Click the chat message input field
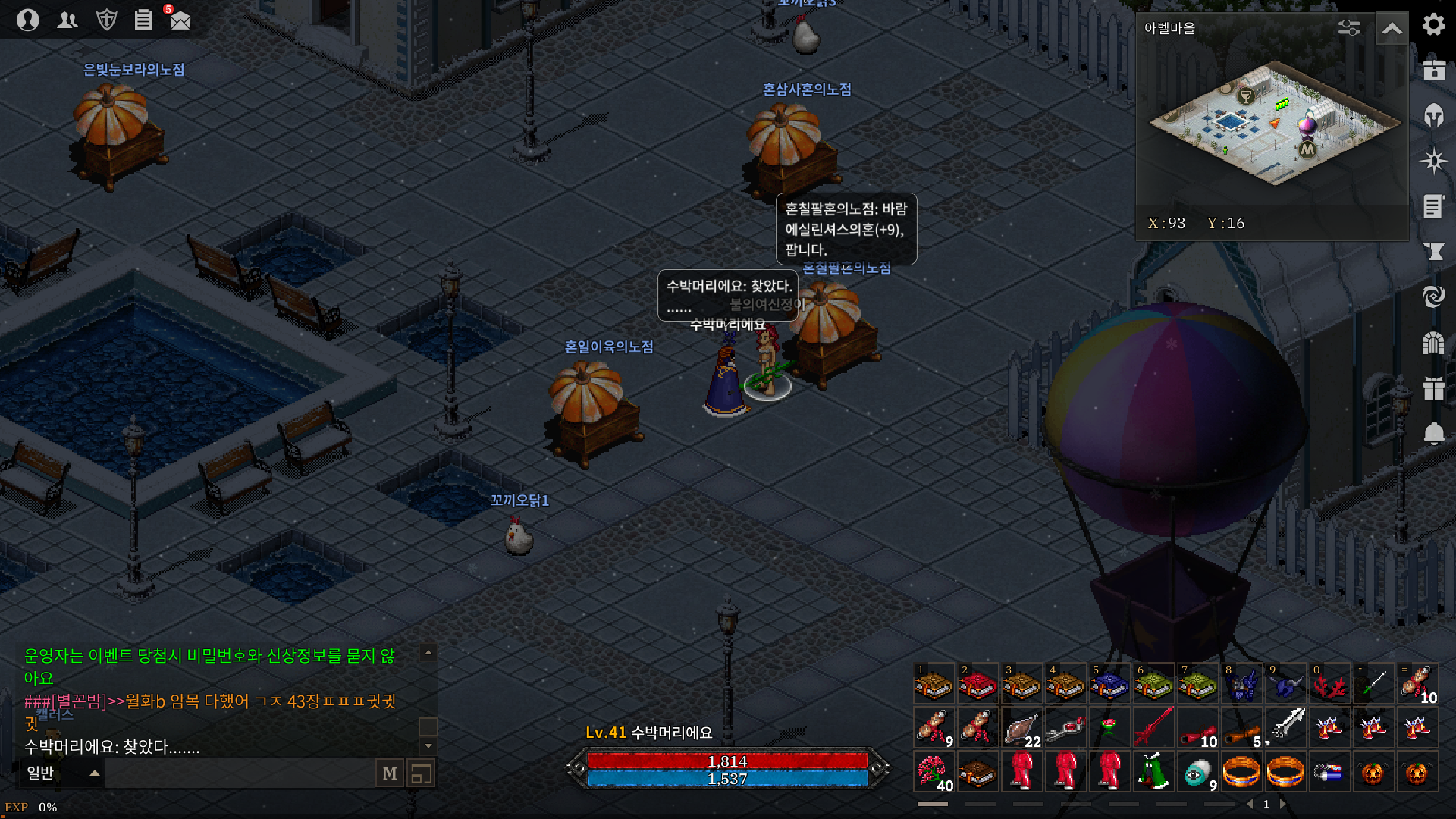The image size is (1456, 819). 239,773
